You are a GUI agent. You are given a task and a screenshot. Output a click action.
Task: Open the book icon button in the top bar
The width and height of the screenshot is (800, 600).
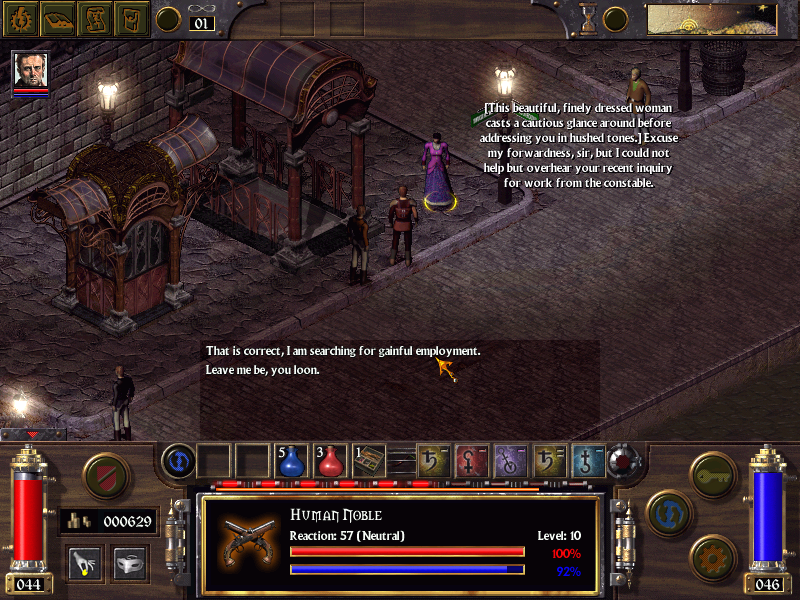click(x=56, y=17)
